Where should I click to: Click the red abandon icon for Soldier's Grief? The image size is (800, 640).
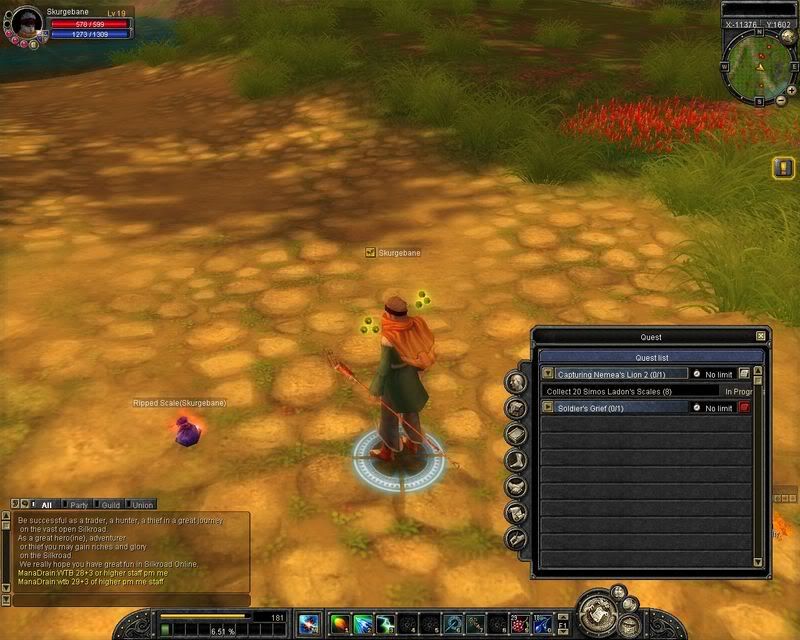pos(745,408)
